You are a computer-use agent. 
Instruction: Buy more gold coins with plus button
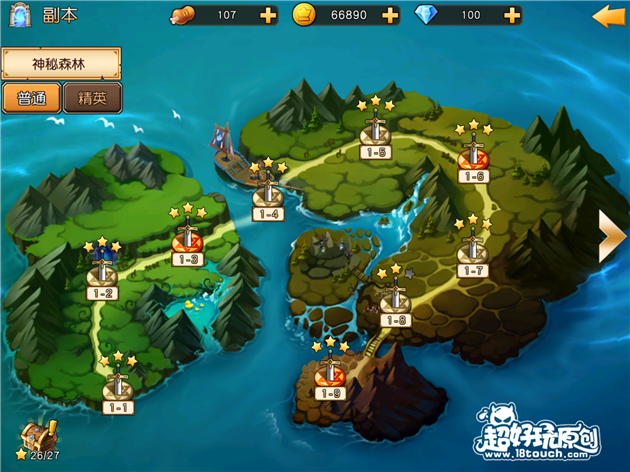point(390,16)
